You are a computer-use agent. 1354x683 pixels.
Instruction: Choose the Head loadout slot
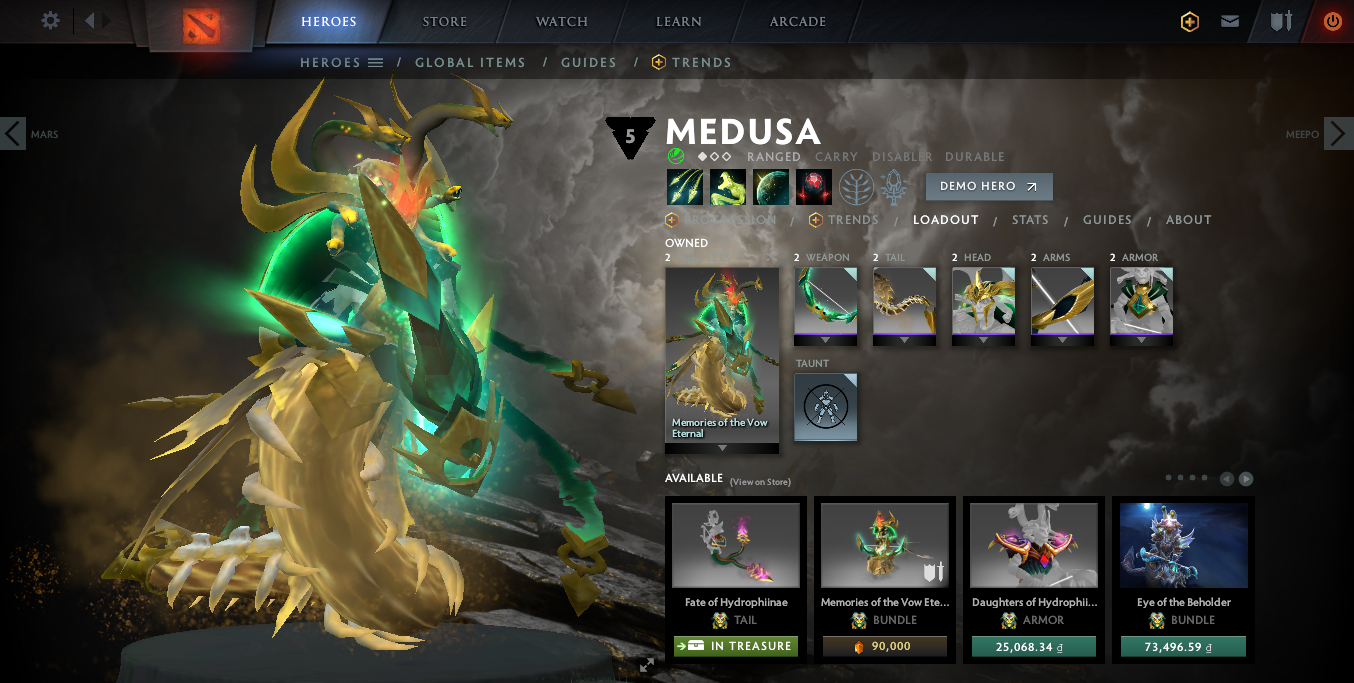(983, 301)
